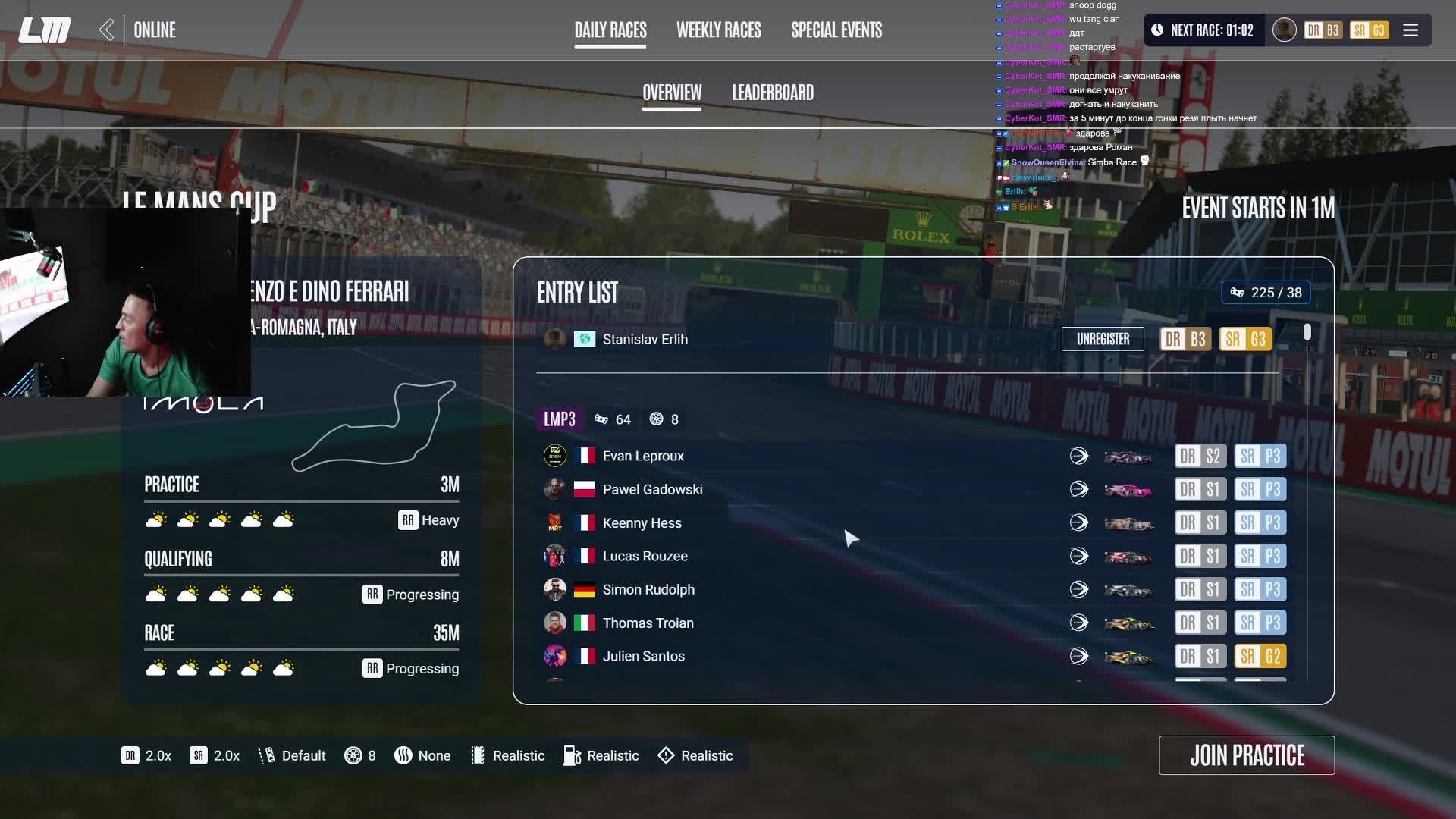Go back with the arrow beside Online

[x=107, y=30]
